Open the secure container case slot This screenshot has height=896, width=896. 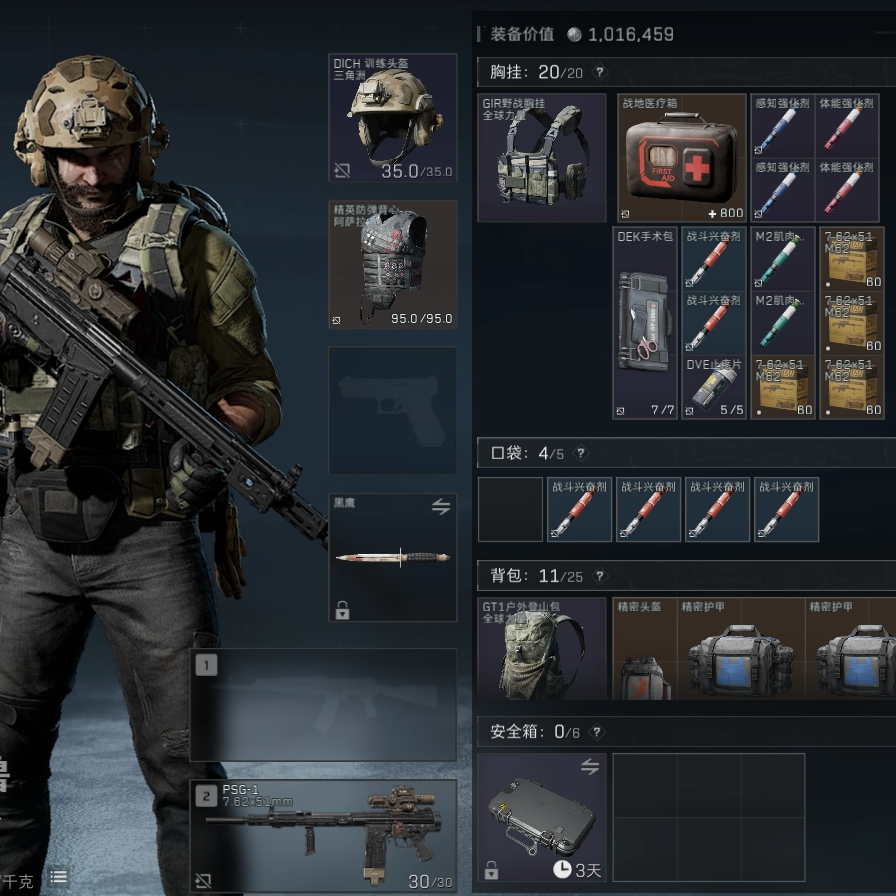542,818
